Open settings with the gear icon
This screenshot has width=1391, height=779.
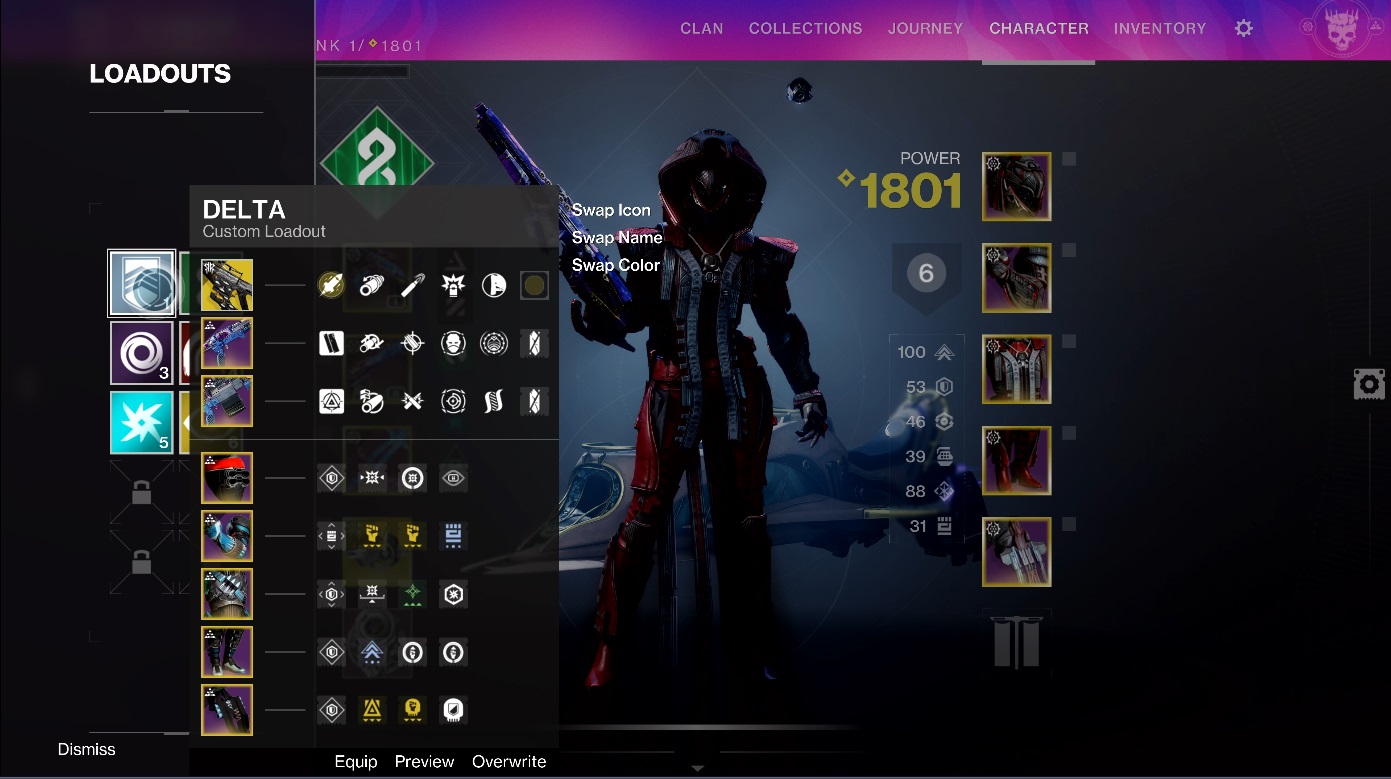tap(1244, 28)
